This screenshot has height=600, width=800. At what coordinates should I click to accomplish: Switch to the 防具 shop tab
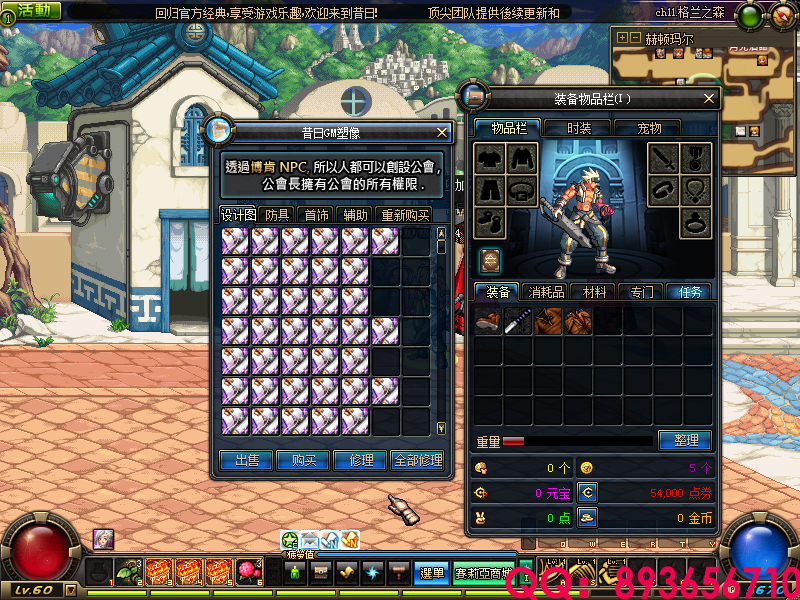coord(277,215)
